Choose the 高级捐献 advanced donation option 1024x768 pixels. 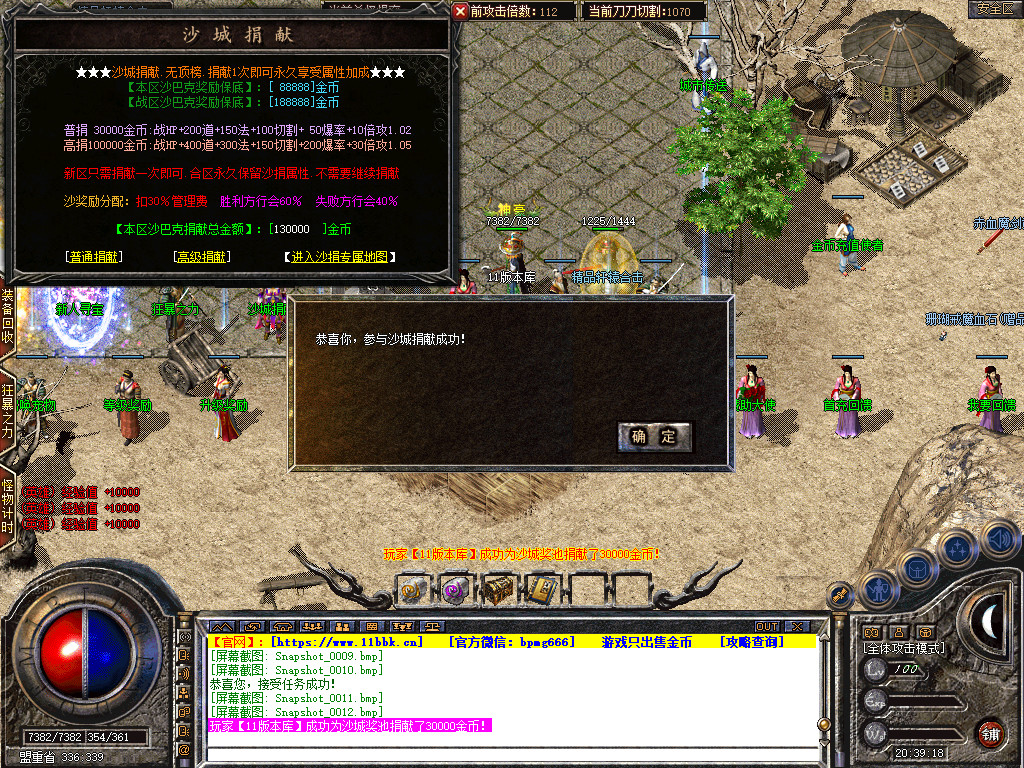[x=202, y=257]
